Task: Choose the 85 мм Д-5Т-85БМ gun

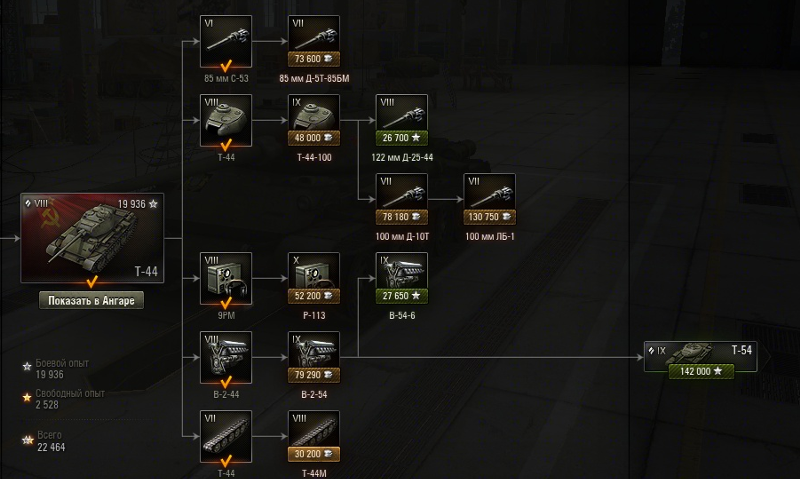Action: tap(314, 41)
